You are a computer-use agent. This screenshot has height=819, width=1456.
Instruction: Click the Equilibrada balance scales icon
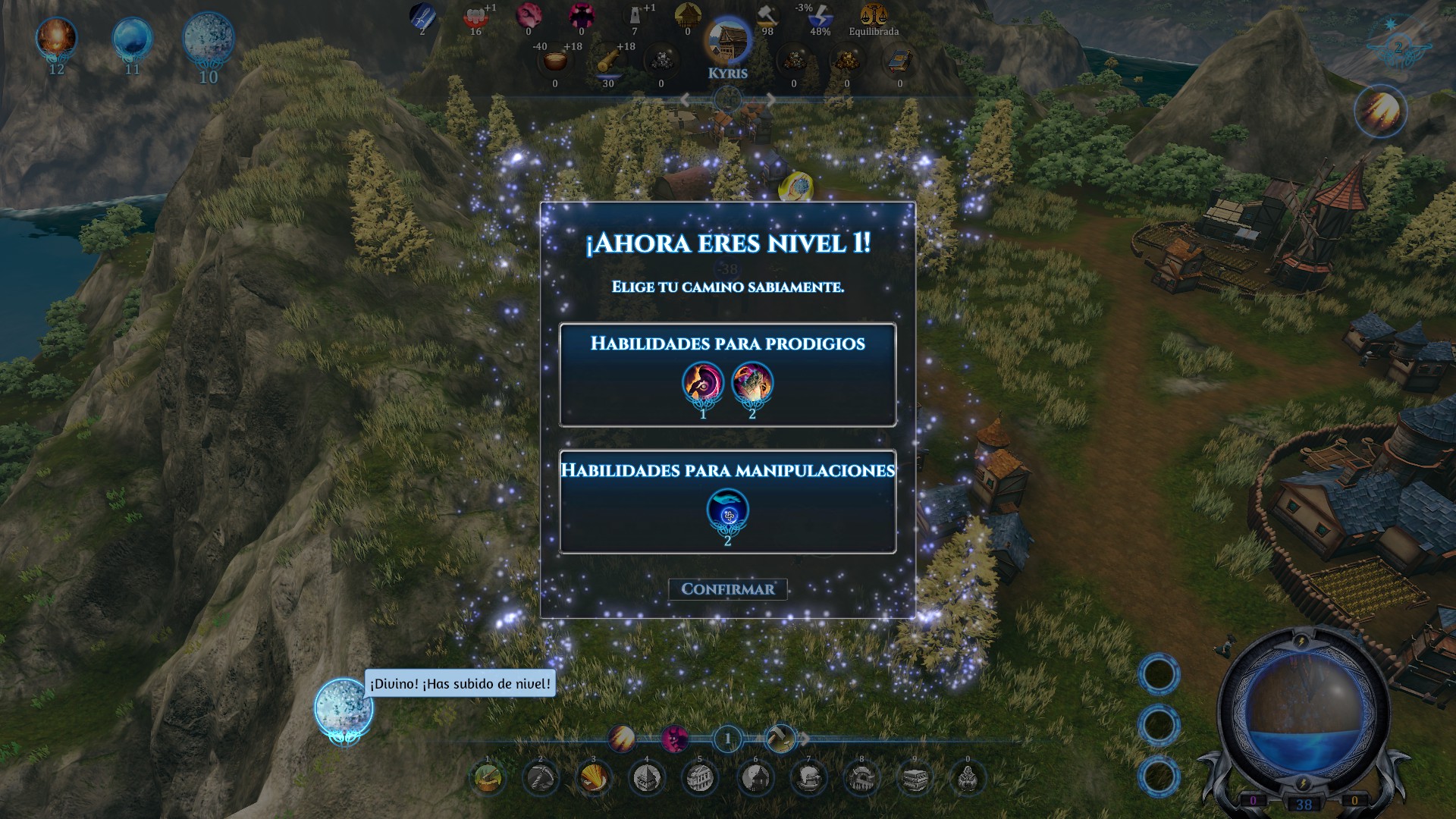[874, 15]
